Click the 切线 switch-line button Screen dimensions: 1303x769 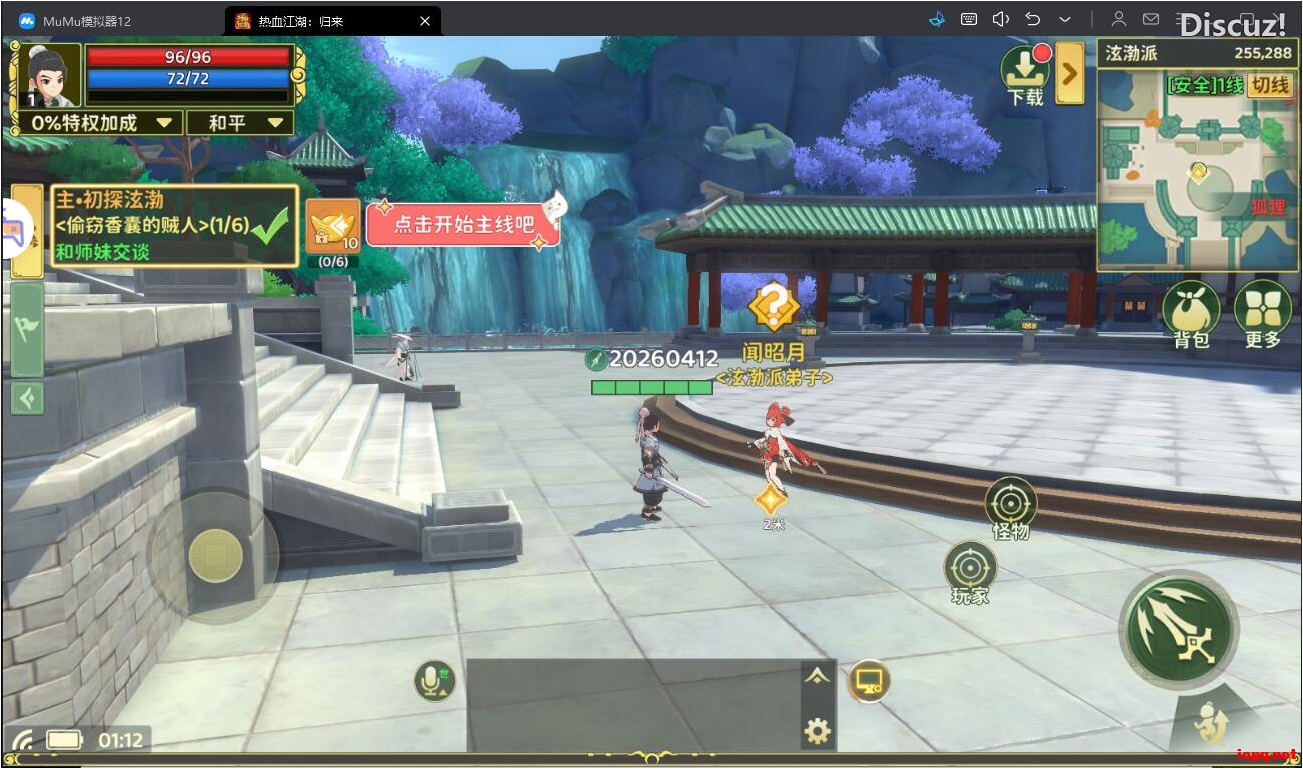click(1271, 85)
